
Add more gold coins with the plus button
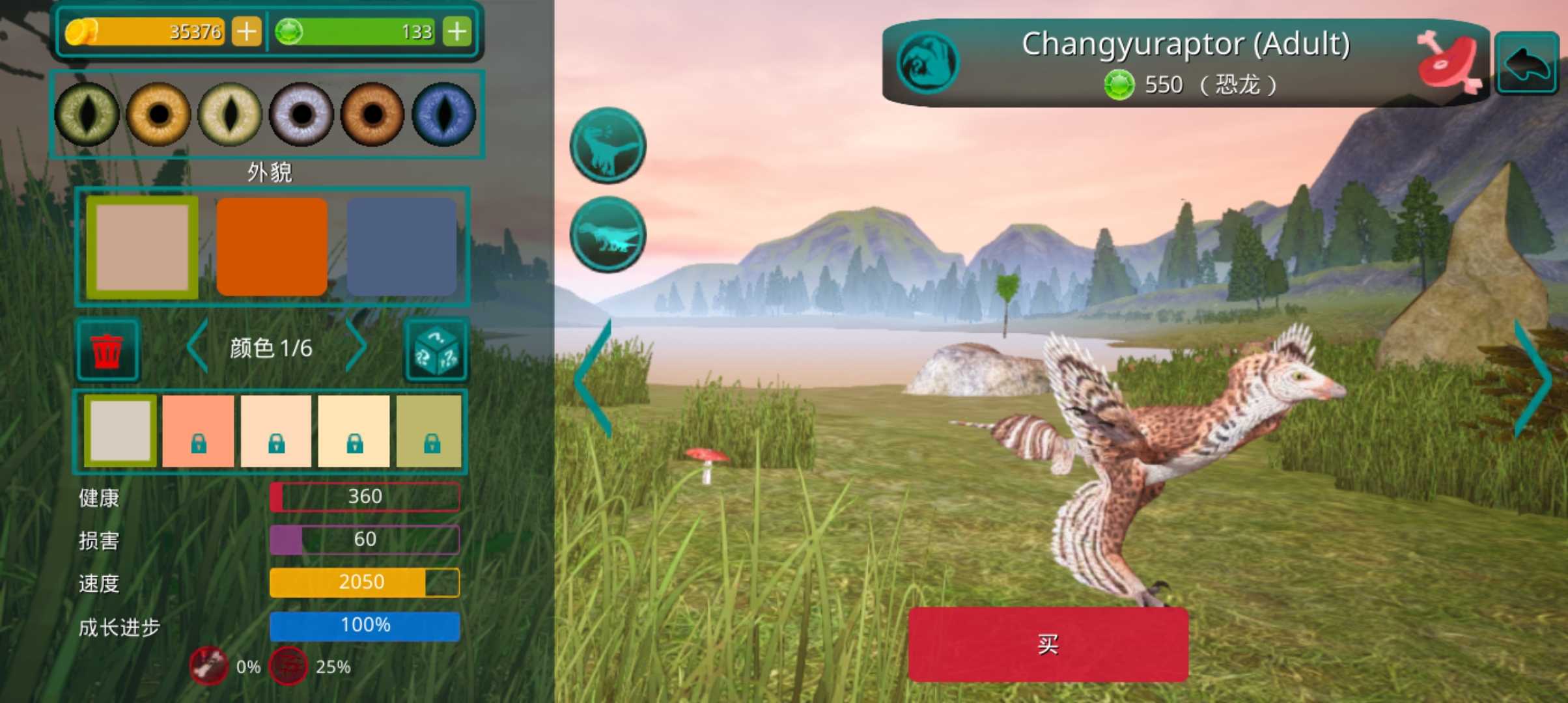[247, 31]
